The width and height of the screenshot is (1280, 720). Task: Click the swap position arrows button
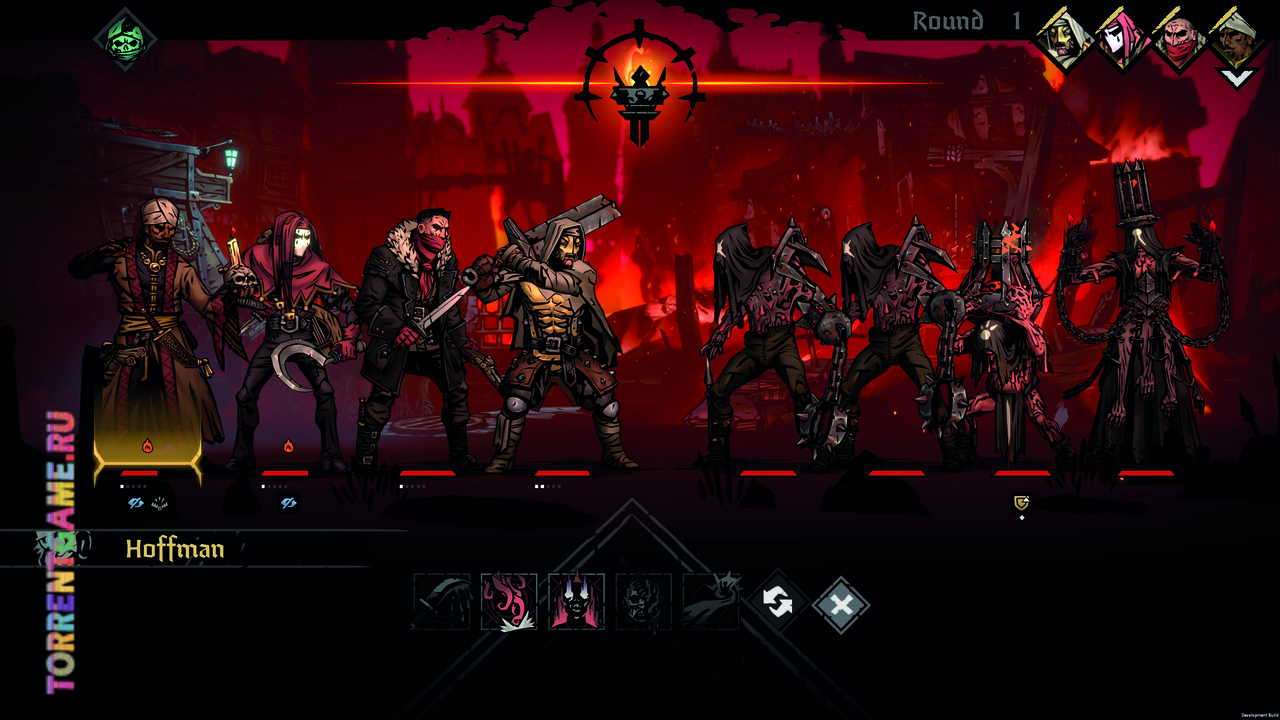[x=778, y=602]
